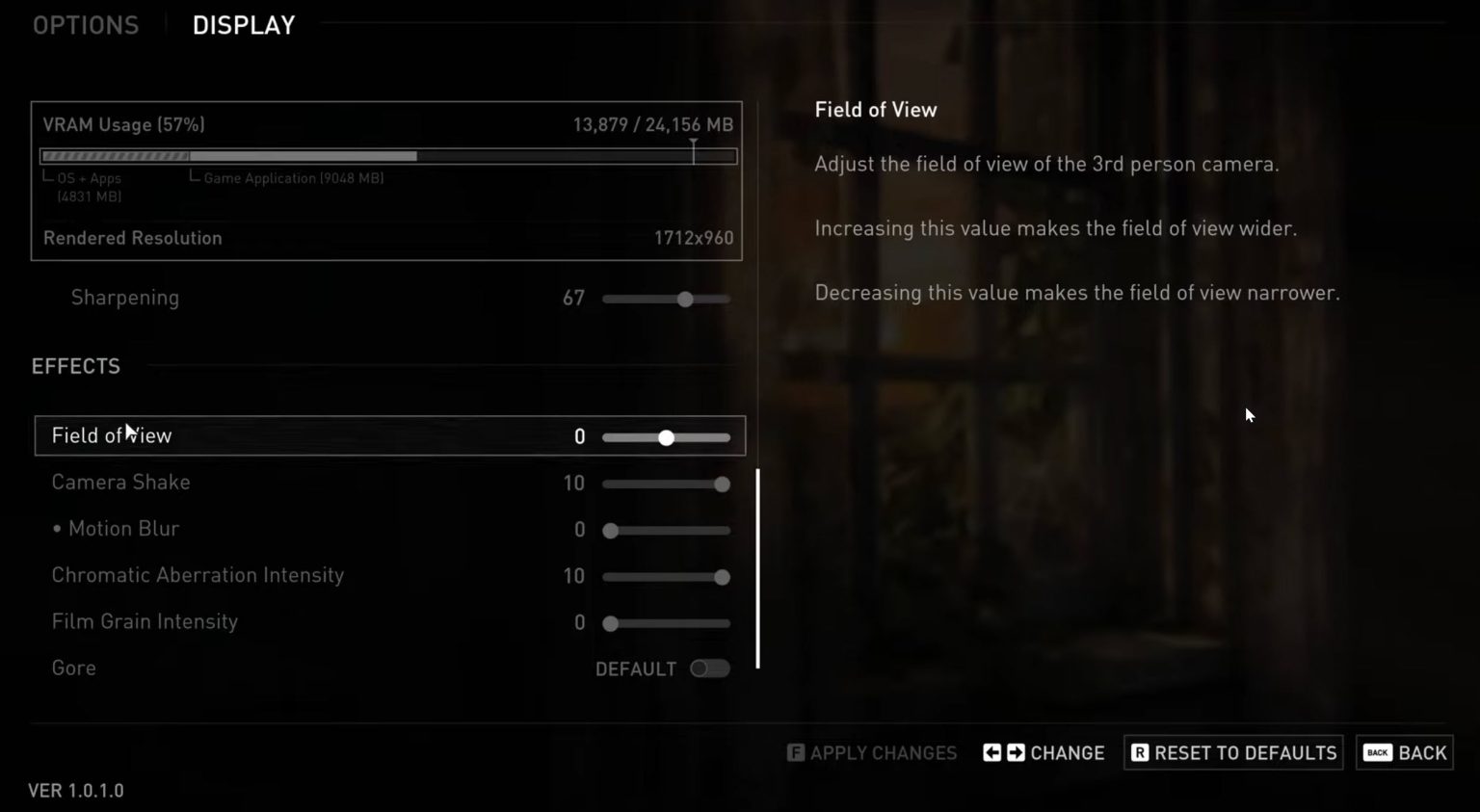This screenshot has height=812, width=1480.
Task: Click the settings list scrollbar
Action: pos(758,568)
